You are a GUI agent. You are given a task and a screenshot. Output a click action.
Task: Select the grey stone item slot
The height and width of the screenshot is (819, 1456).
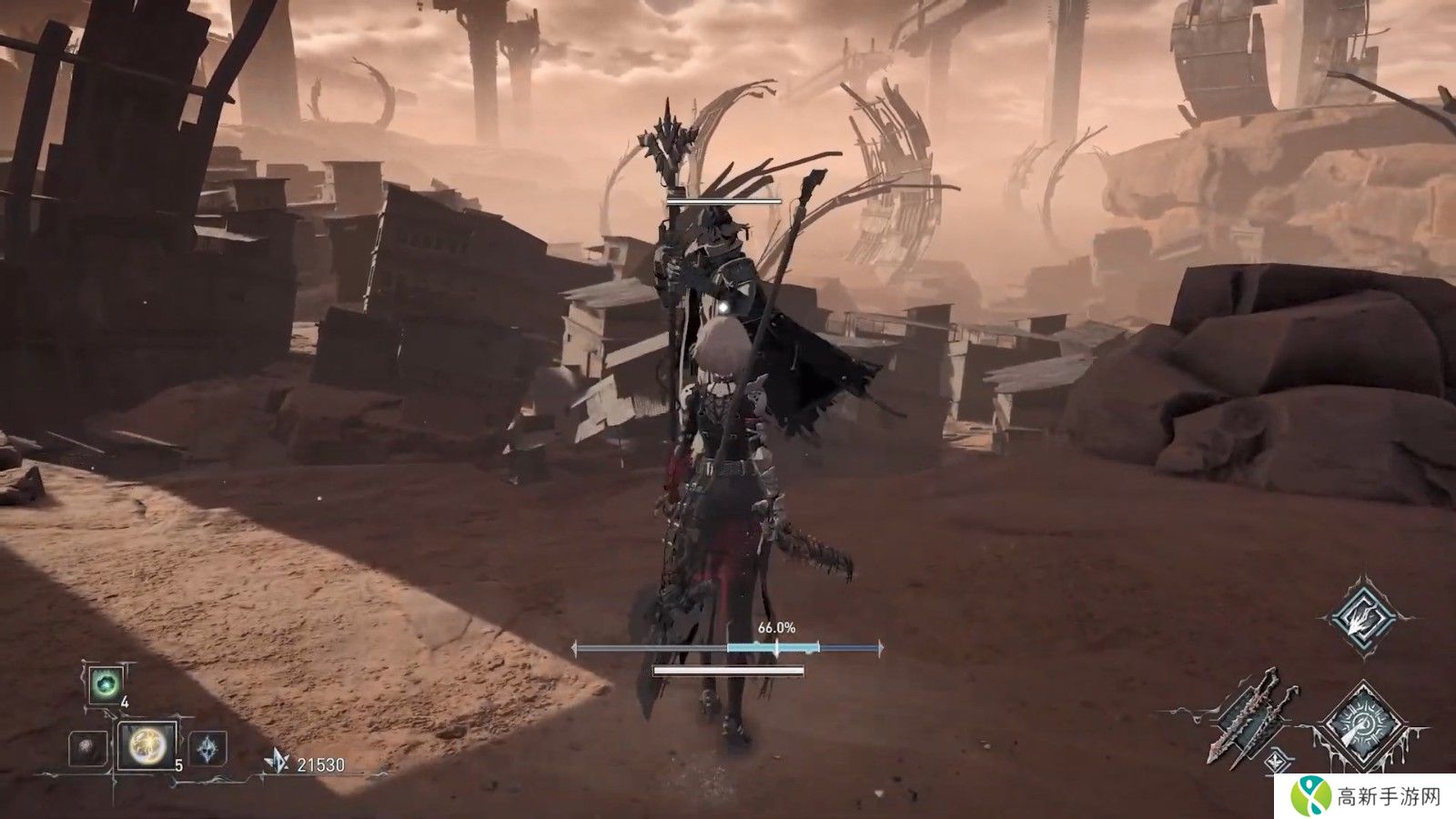(88, 749)
